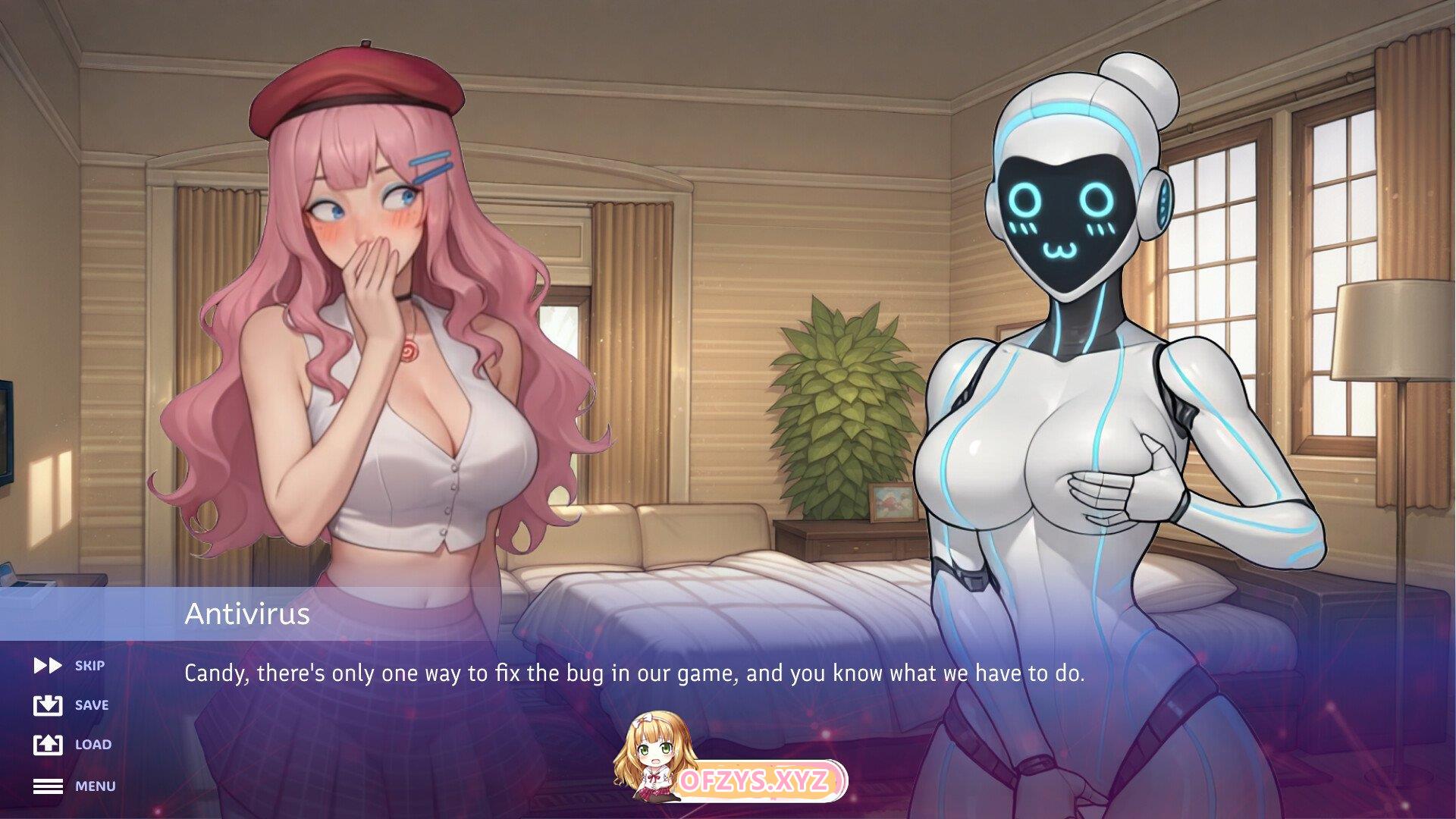Open the Menu
Screen dimensions: 1456x819
pos(74,786)
